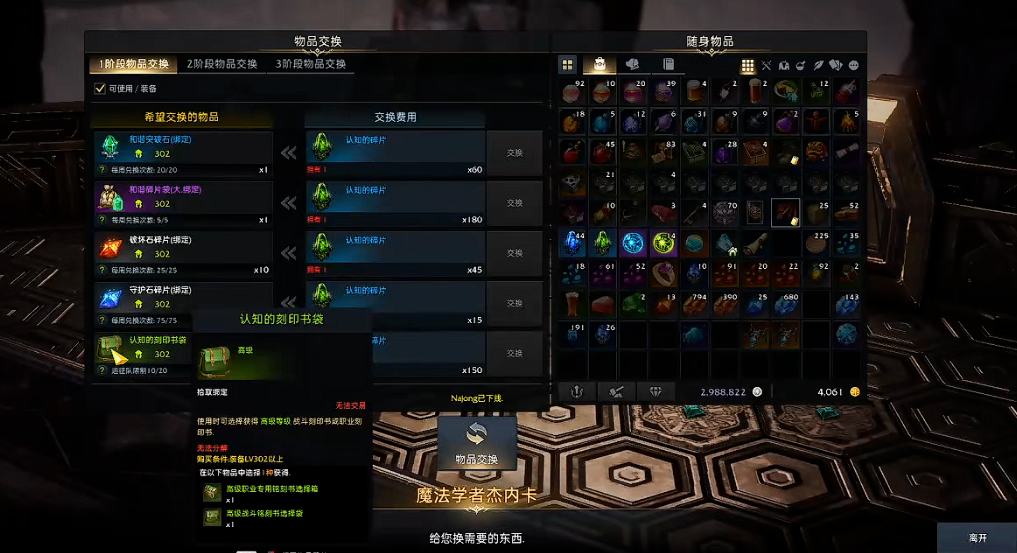Leave the shop with 离开 button
The image size is (1017, 553).
click(977, 538)
